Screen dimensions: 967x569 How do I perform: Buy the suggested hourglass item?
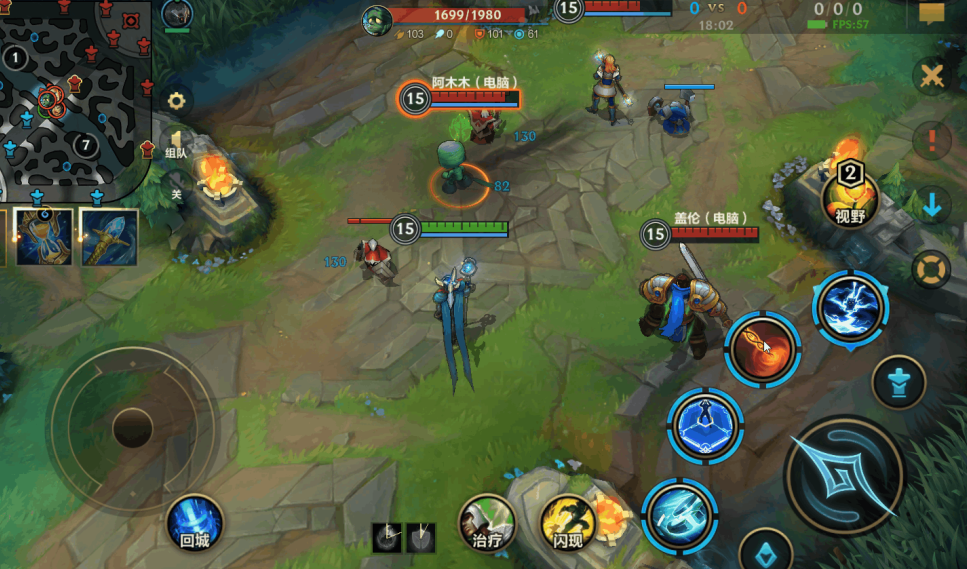(x=43, y=237)
